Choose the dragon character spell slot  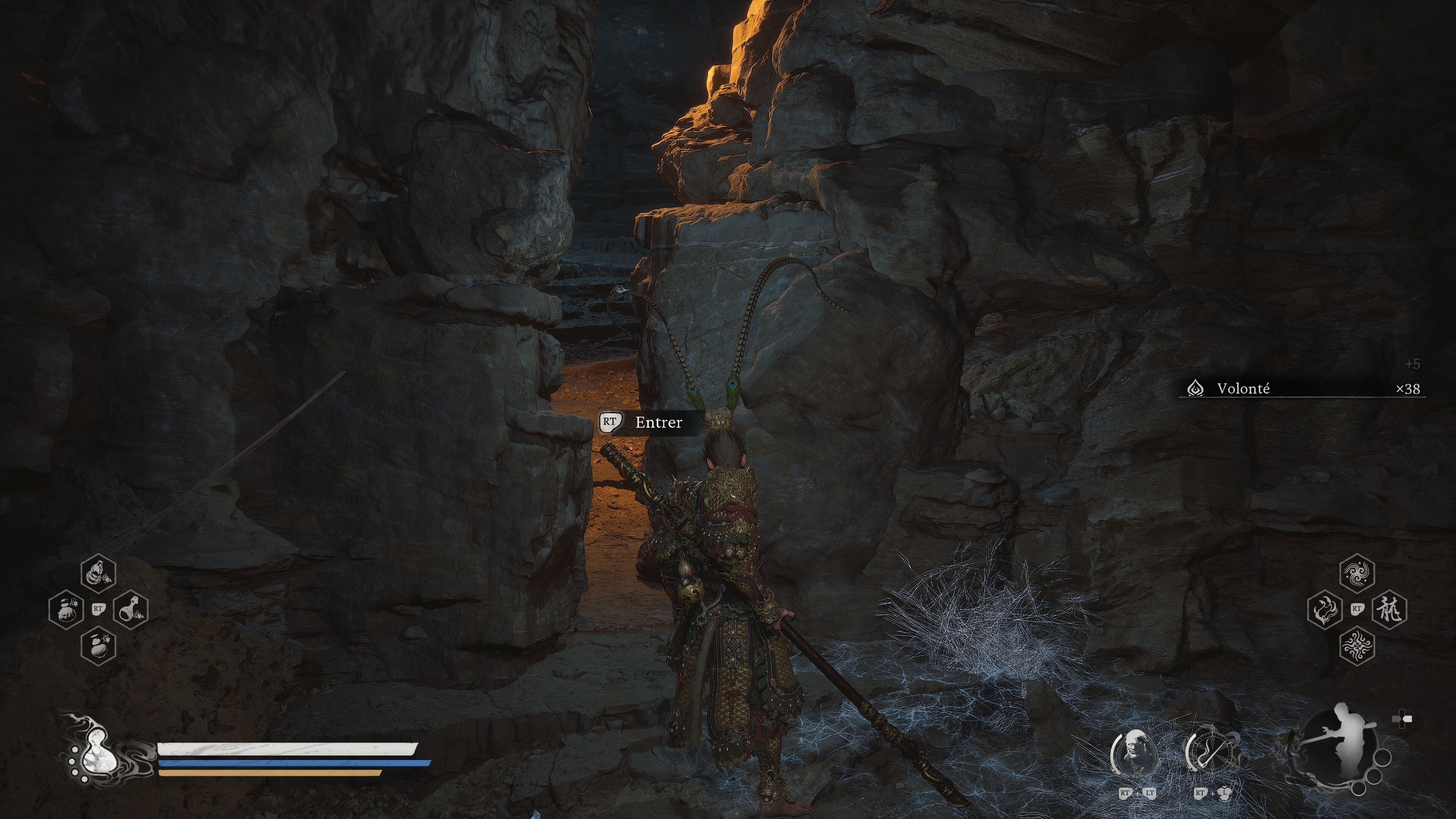click(x=1389, y=609)
